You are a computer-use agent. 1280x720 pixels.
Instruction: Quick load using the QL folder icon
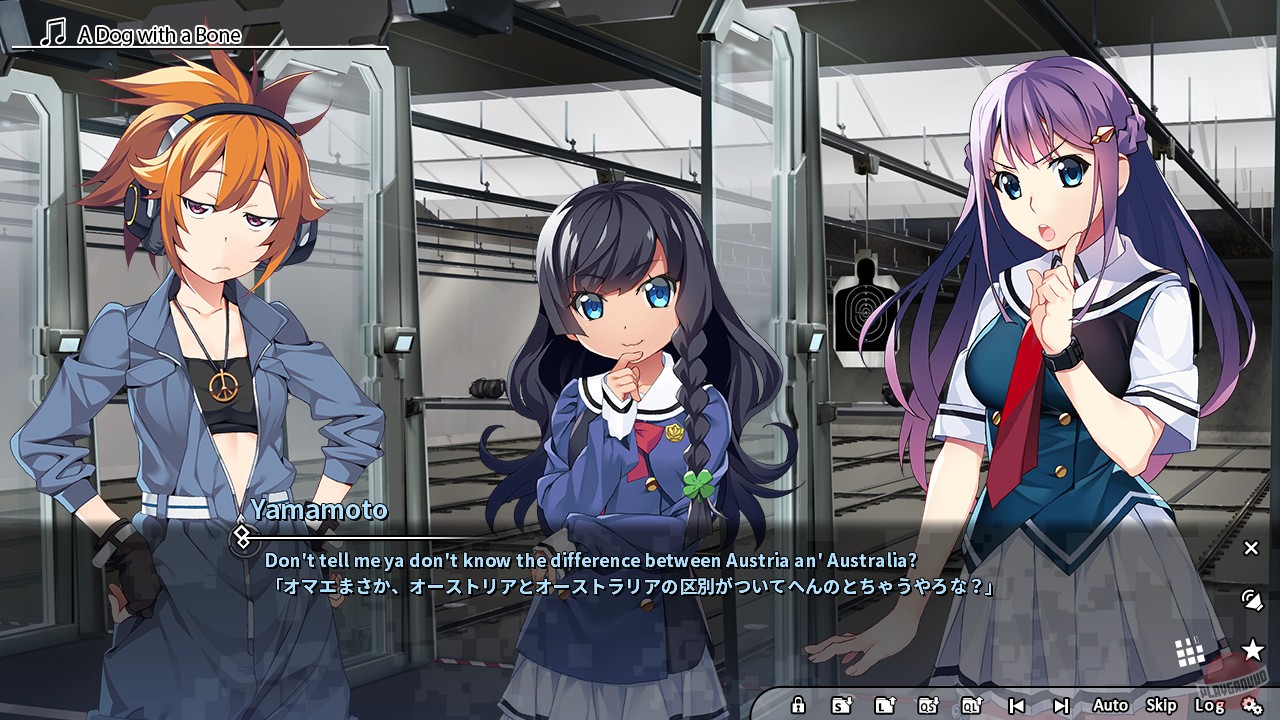click(971, 705)
